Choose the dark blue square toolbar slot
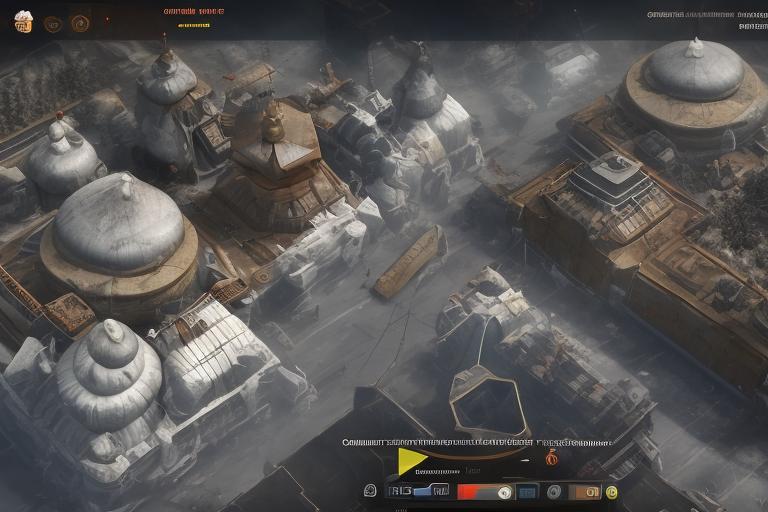The width and height of the screenshot is (768, 512). (525, 491)
